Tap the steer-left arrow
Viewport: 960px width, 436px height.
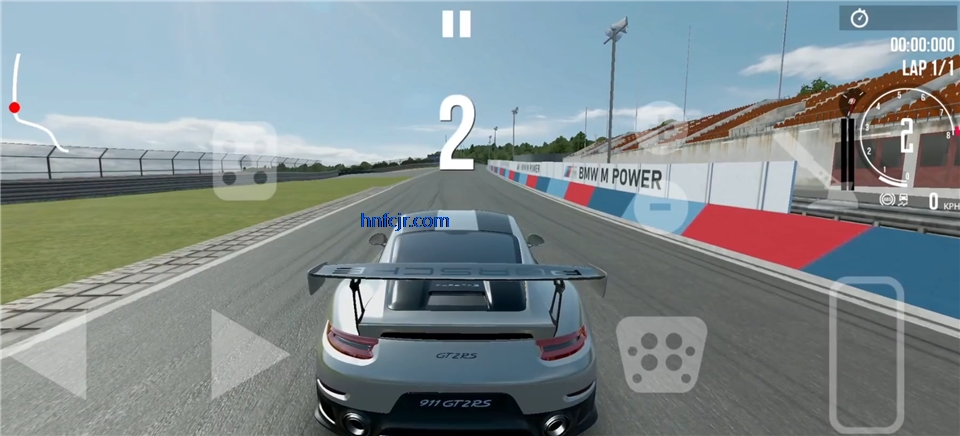click(x=50, y=355)
